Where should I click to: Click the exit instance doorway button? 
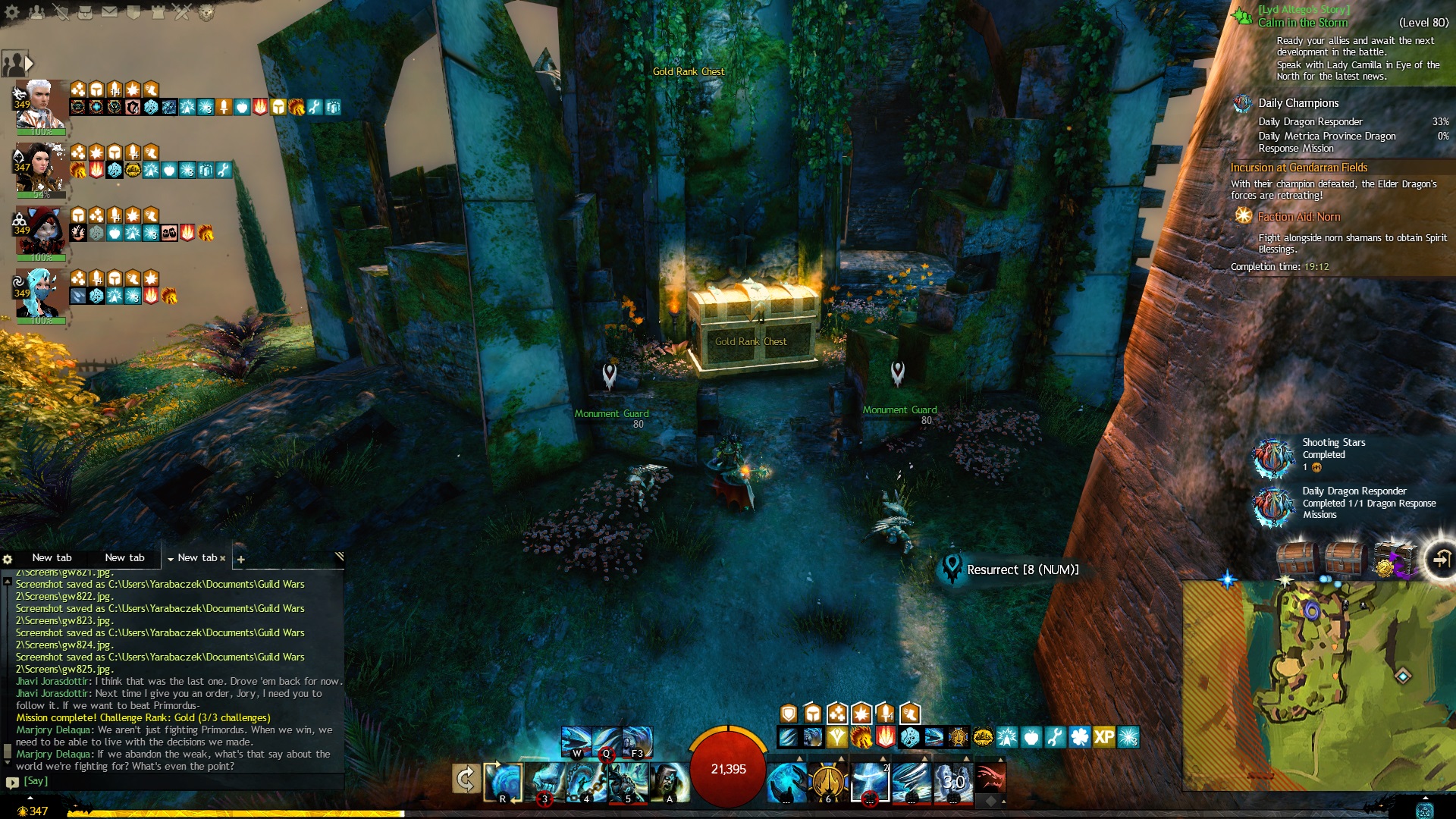click(x=1440, y=560)
